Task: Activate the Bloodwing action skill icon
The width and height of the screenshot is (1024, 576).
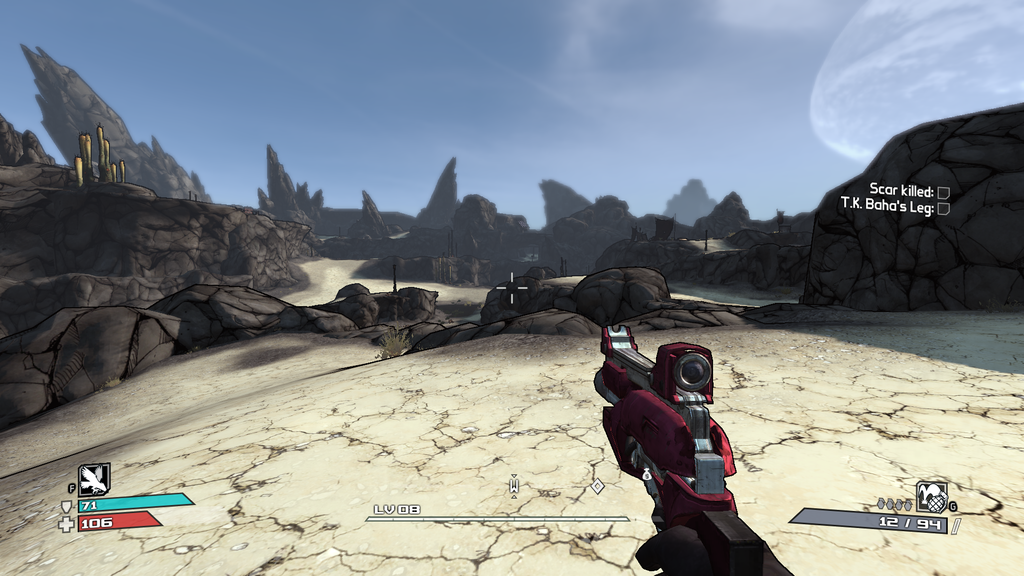Action: tap(94, 479)
